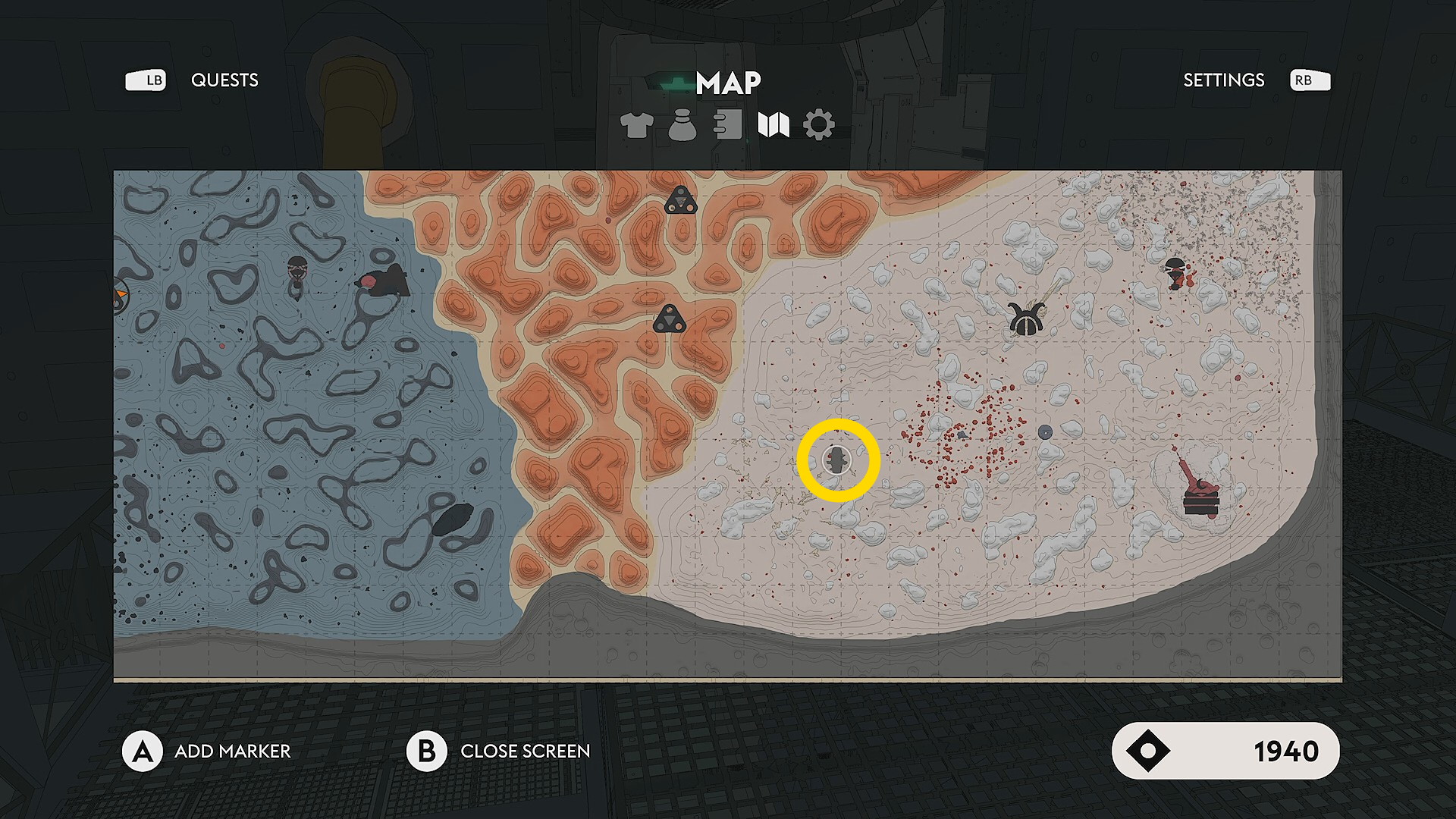Go to the Settings tab label
The width and height of the screenshot is (1456, 819).
click(x=1223, y=80)
